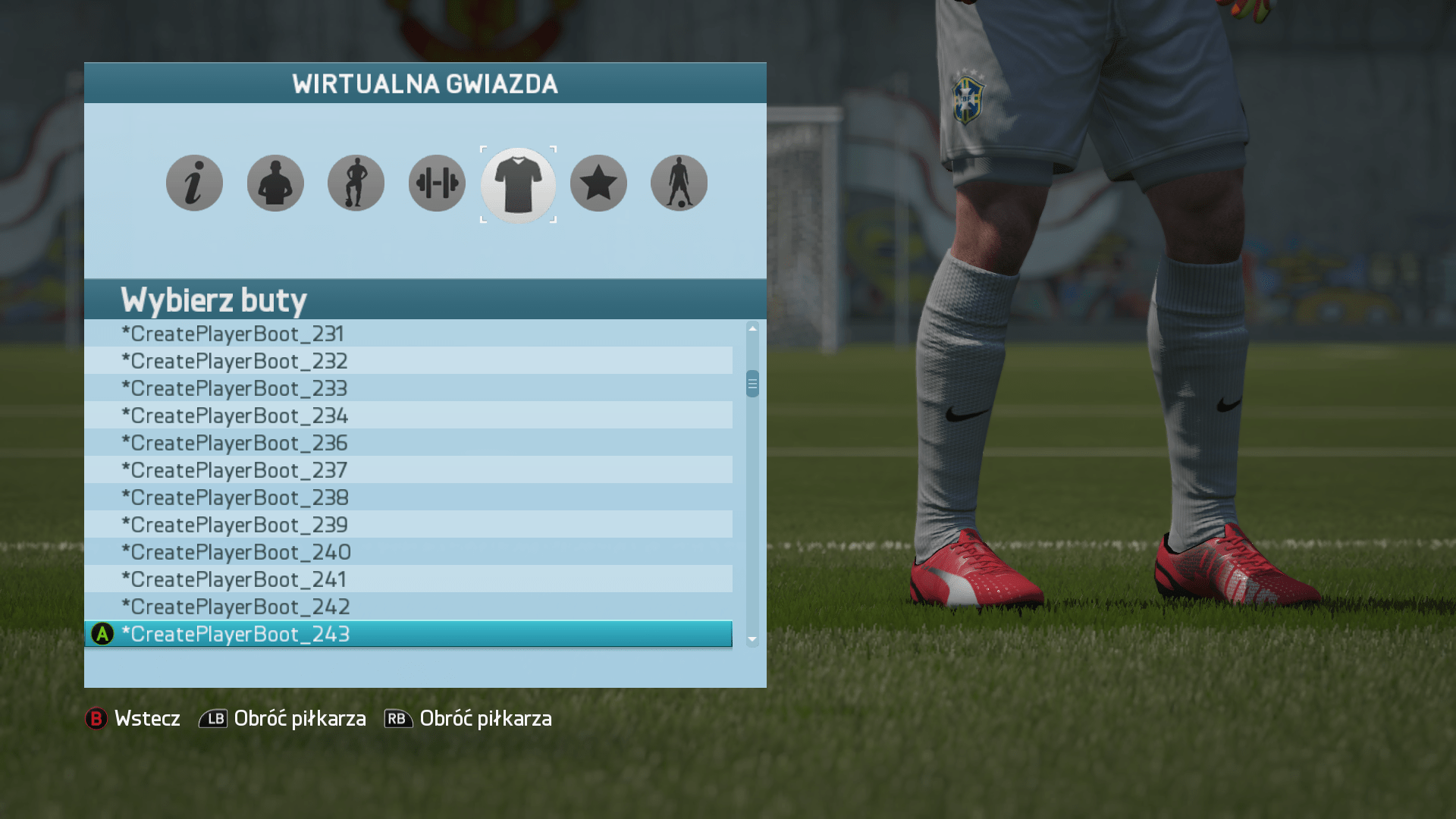Open the info tab icon
This screenshot has height=819, width=1456.
194,184
